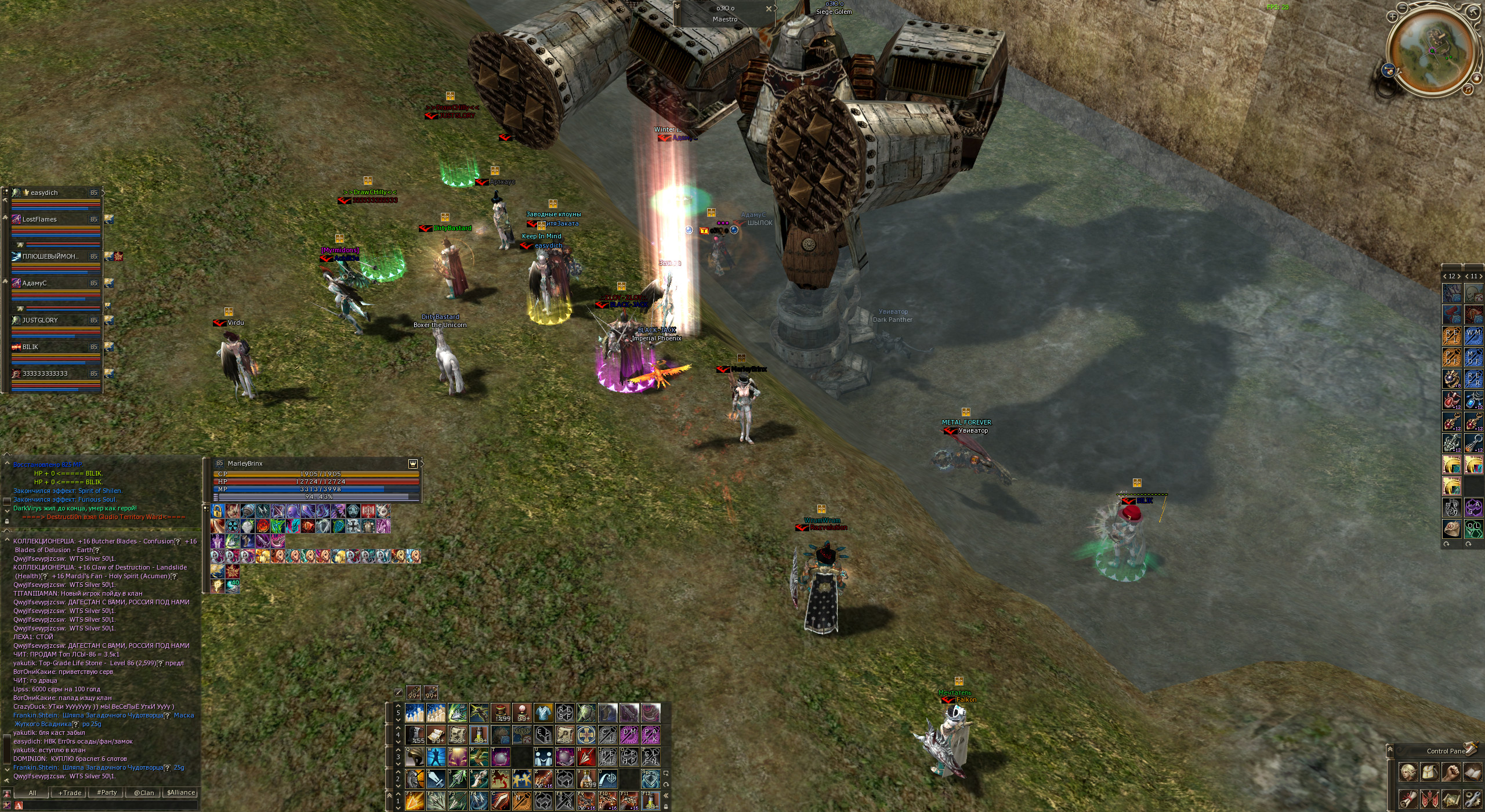Use the H E A L macro slot
The image size is (1485, 812).
click(x=607, y=757)
